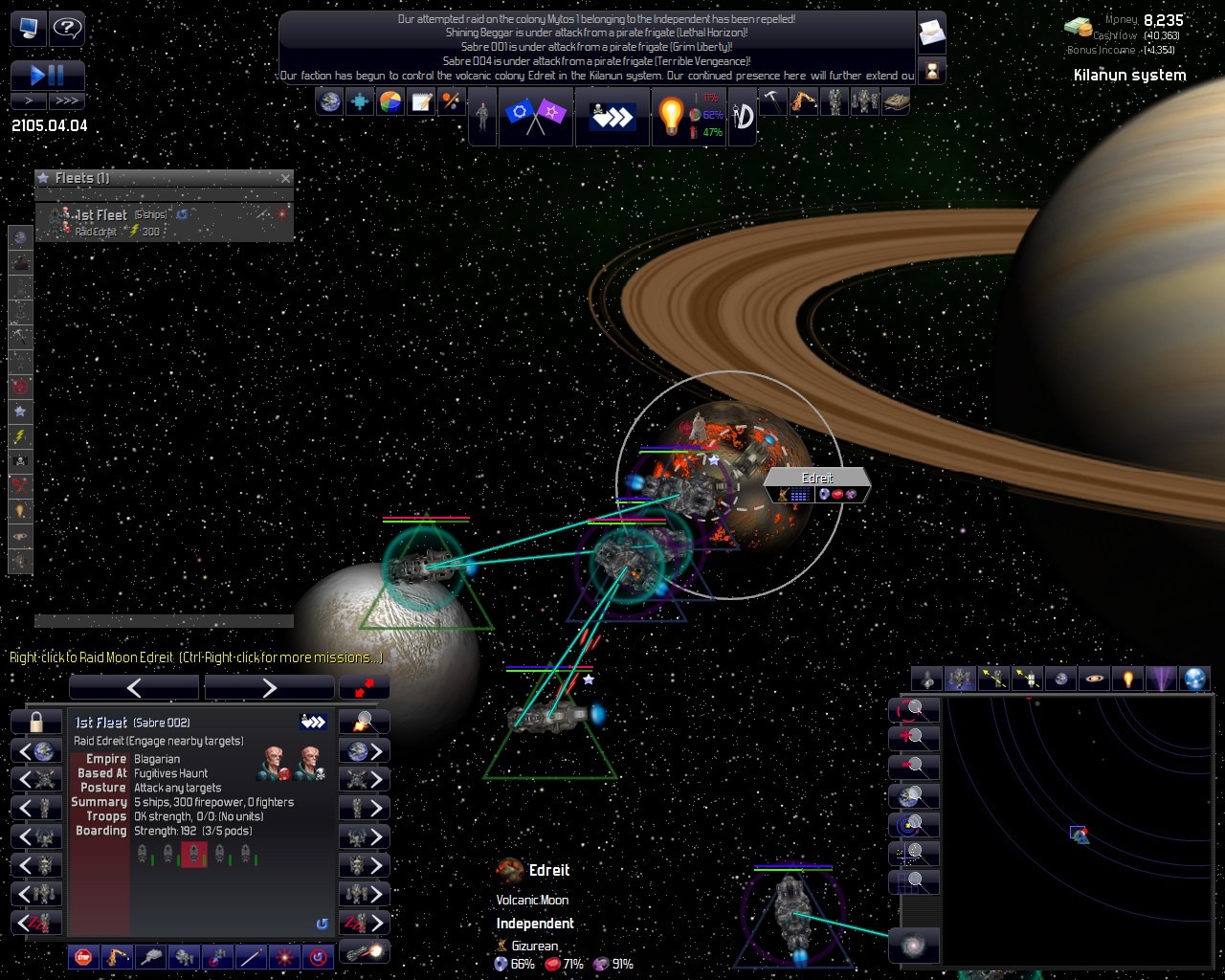
Task: Open the research lightbulb screen
Action: 671,116
